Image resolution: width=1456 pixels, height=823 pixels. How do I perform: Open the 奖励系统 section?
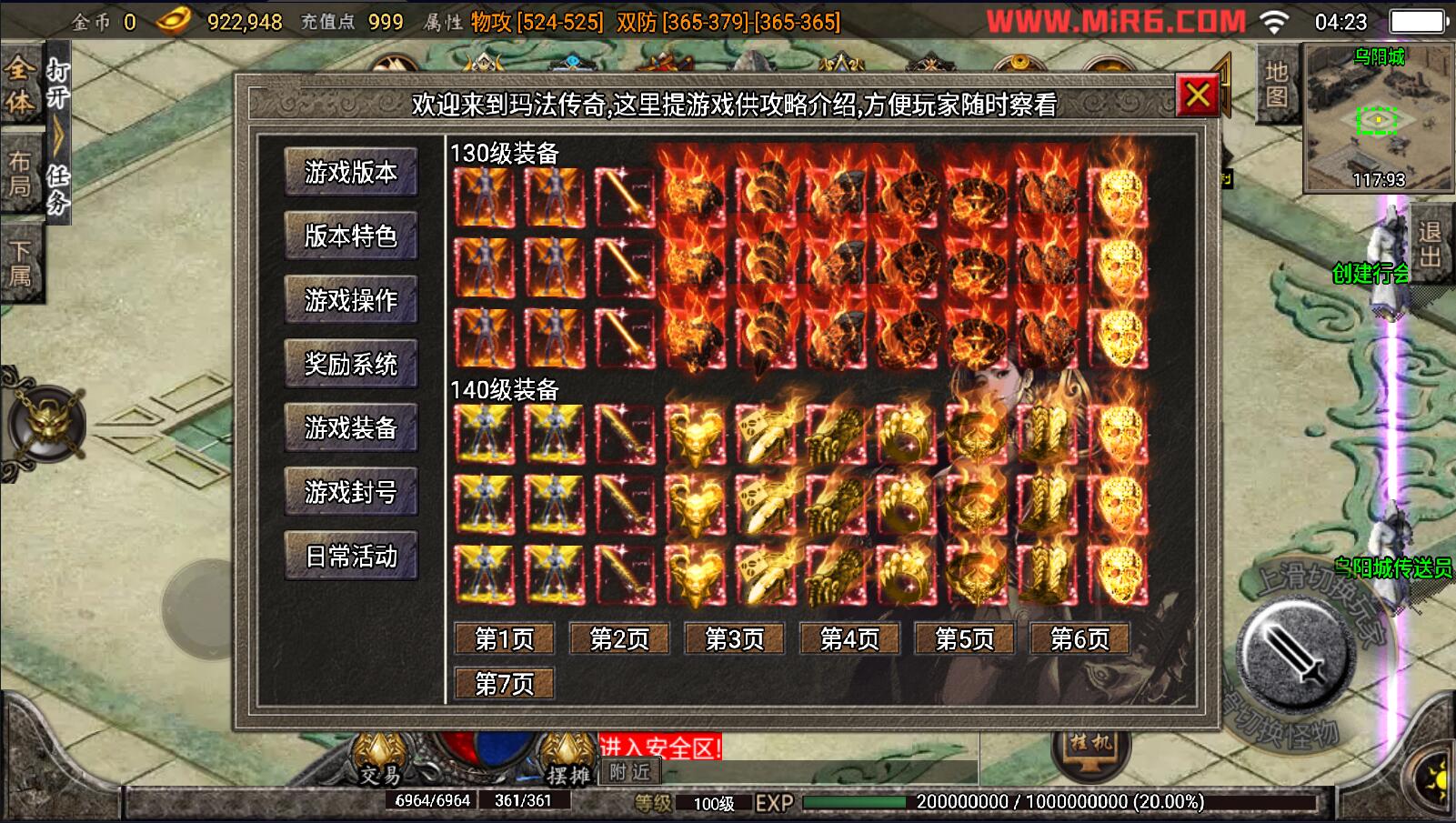tap(350, 364)
